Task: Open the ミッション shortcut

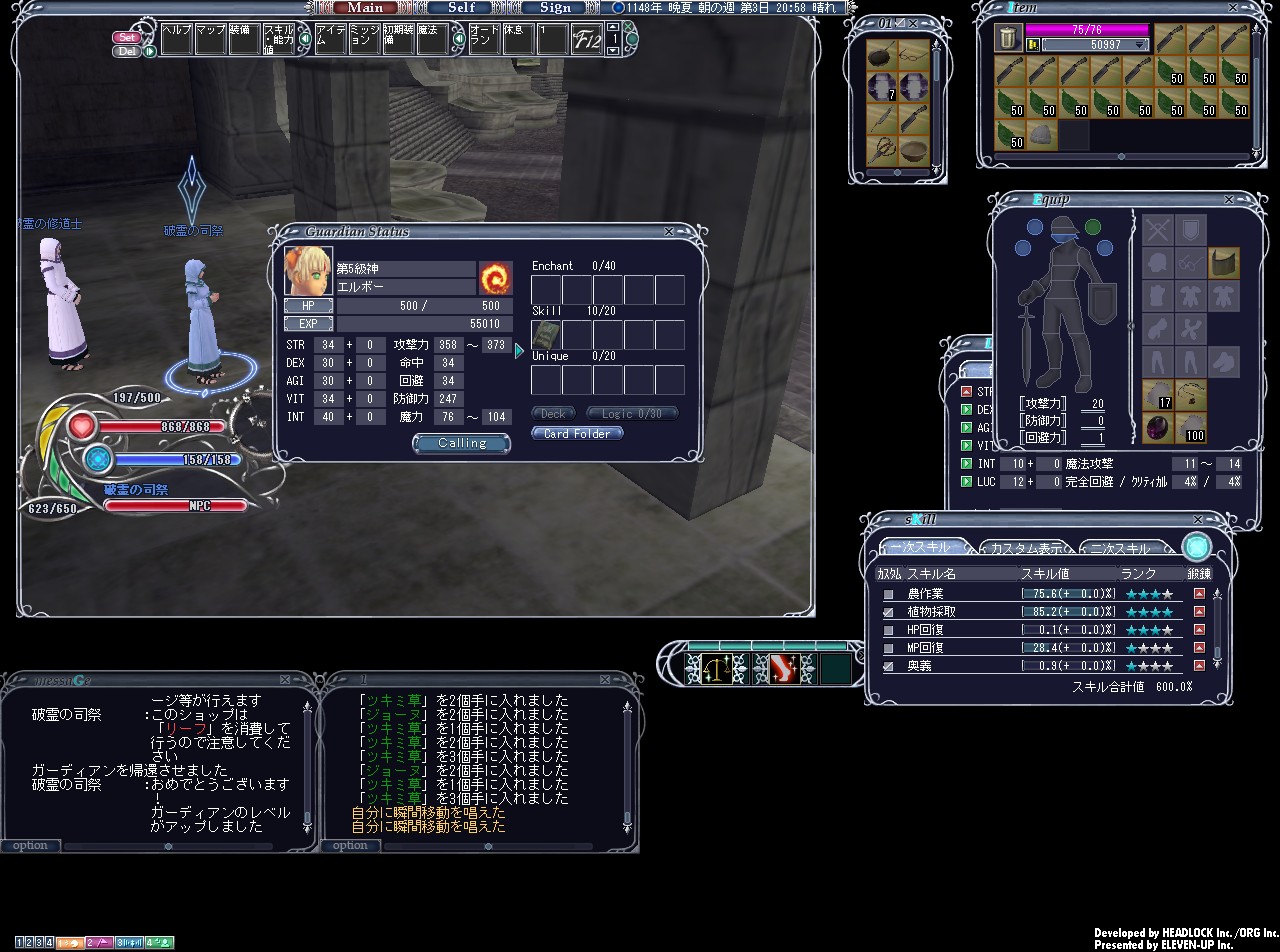Action: [x=365, y=38]
